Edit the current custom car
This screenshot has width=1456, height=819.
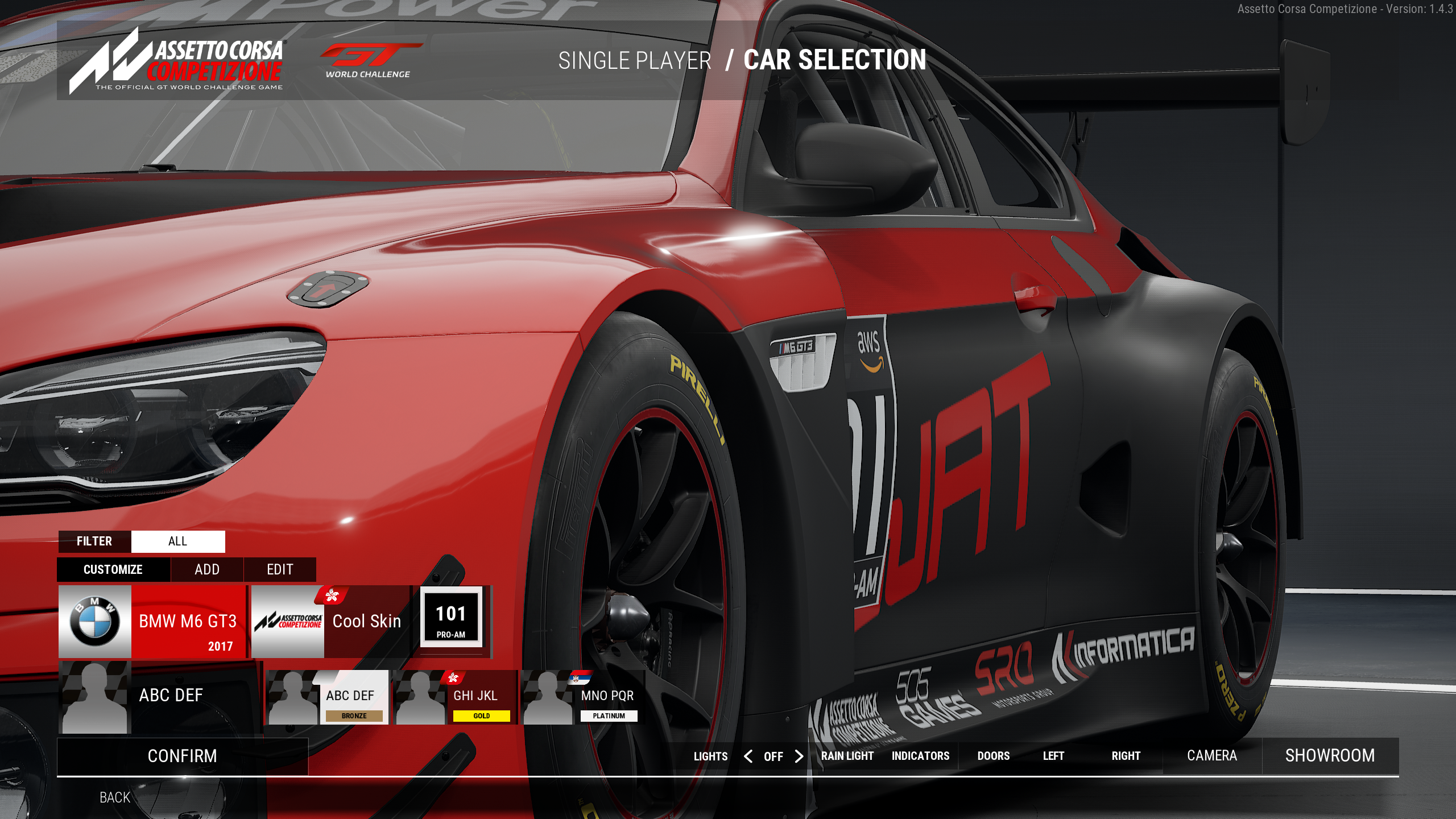280,569
